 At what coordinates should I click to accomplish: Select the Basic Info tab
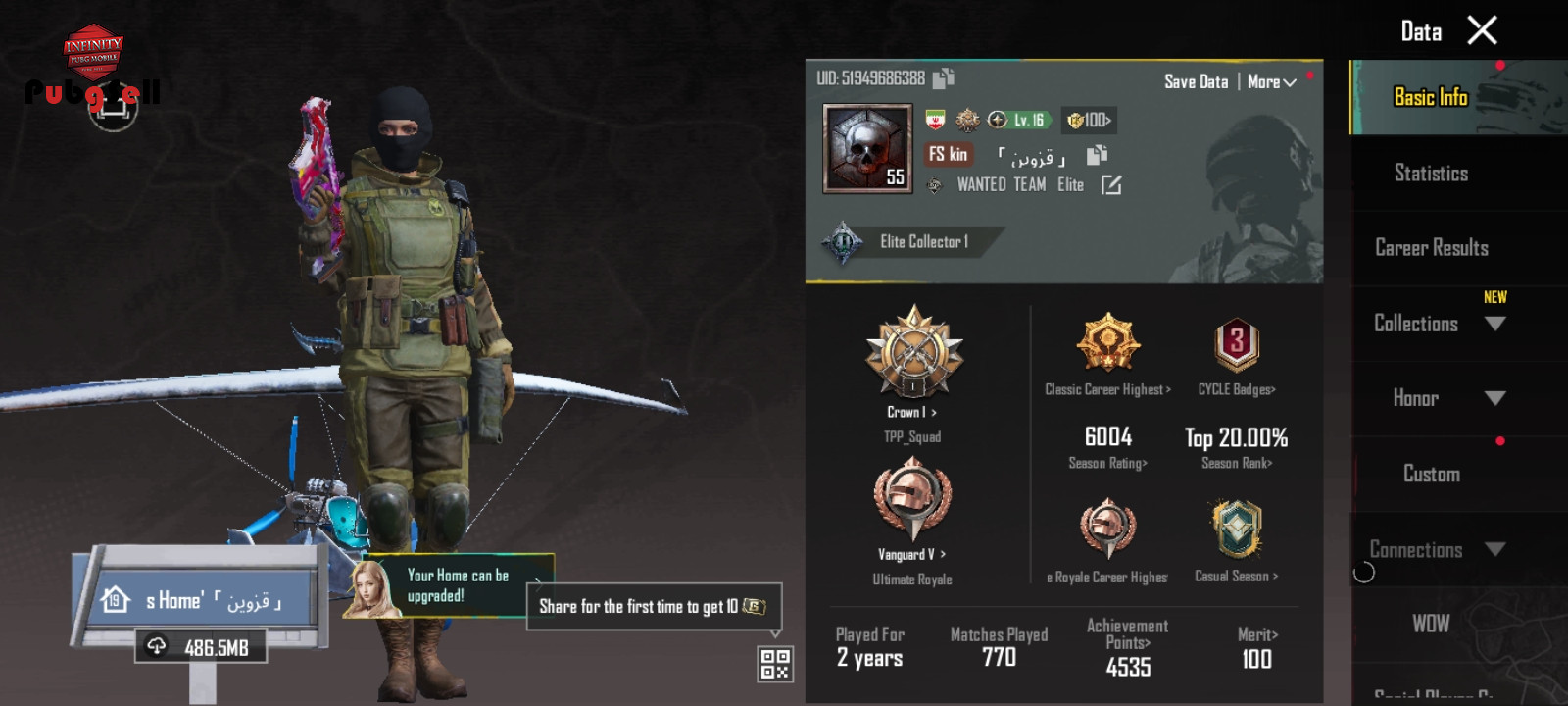1431,97
